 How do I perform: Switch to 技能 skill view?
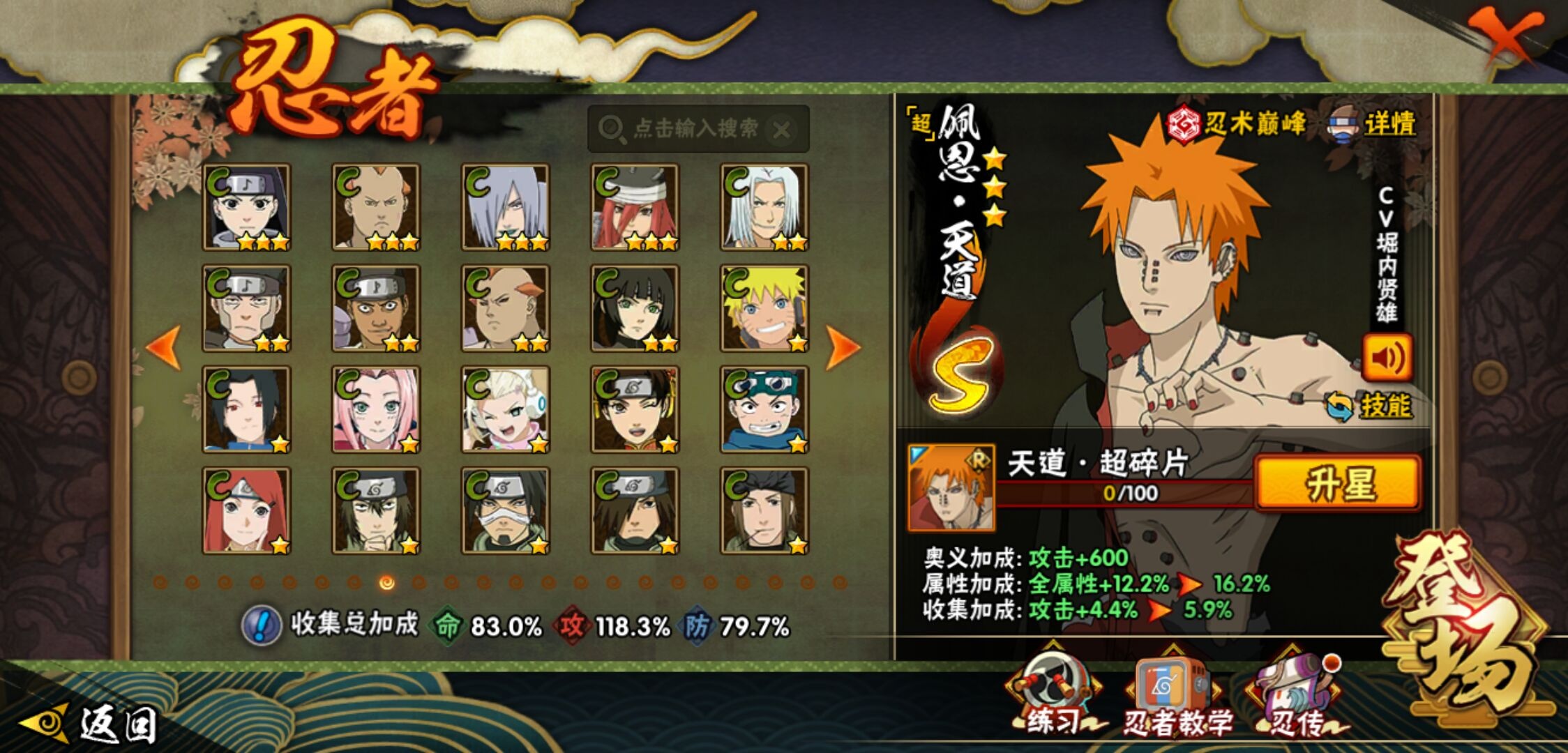pos(1369,406)
